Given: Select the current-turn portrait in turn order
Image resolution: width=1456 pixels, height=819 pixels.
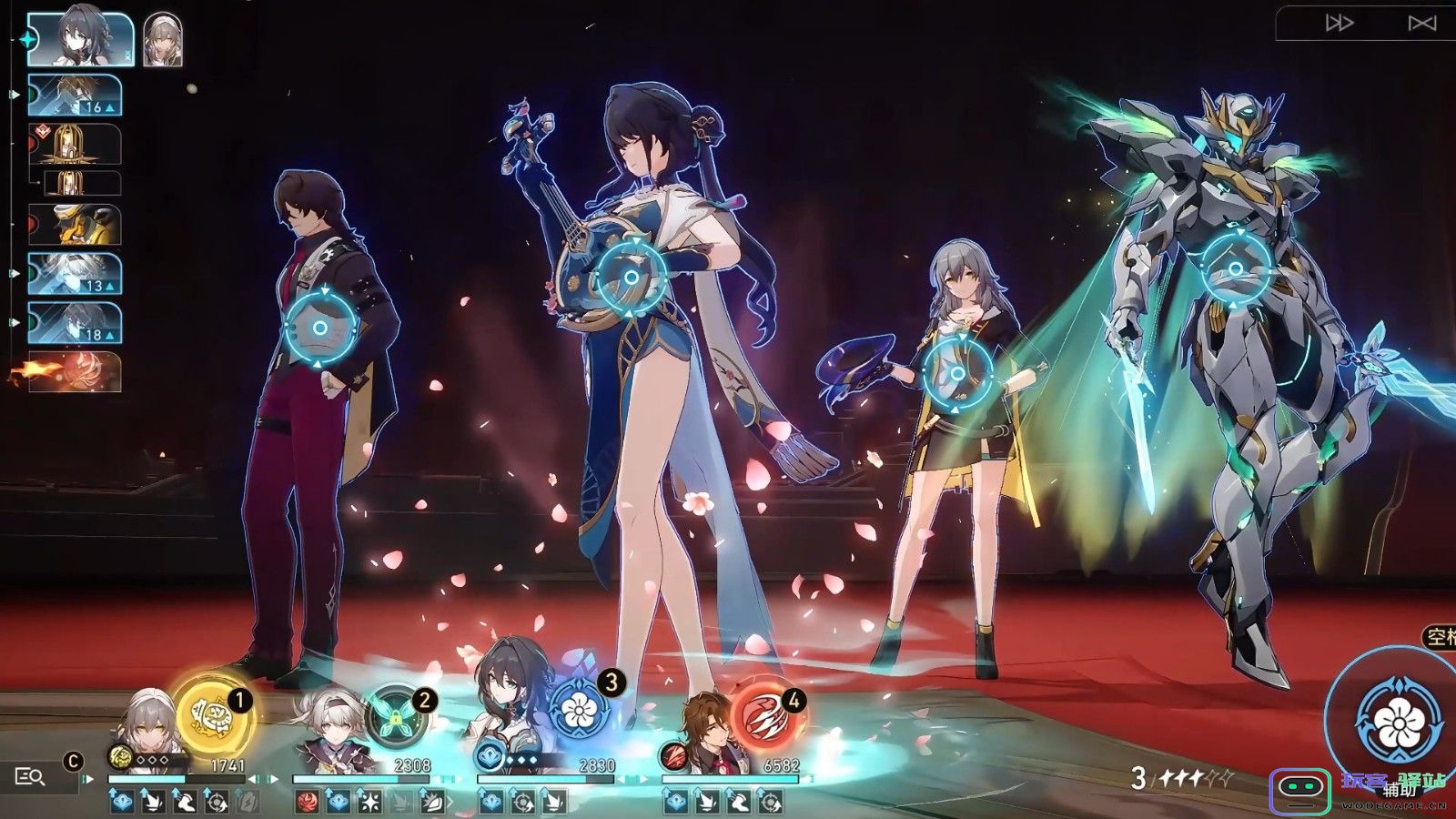Looking at the screenshot, I should 80,40.
